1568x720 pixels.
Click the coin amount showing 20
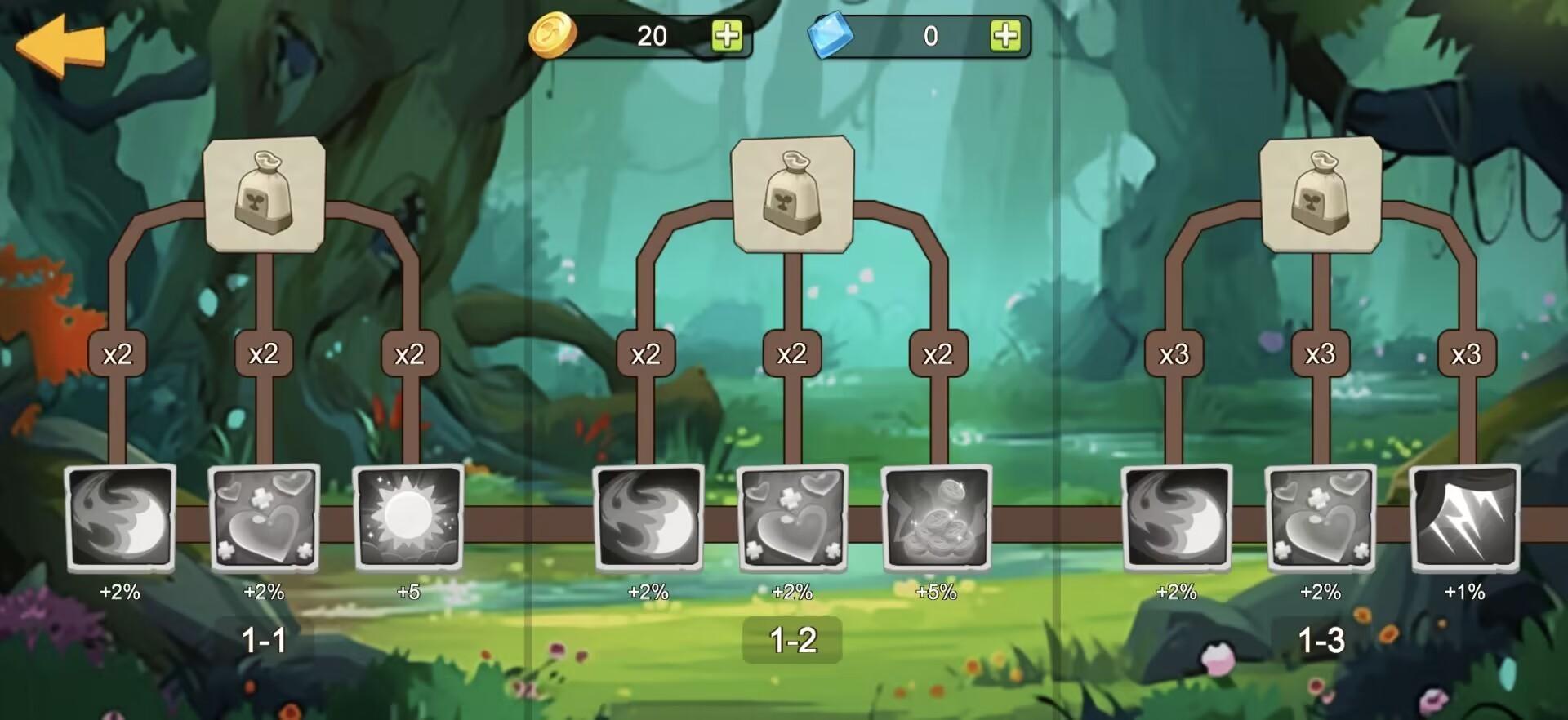(649, 36)
